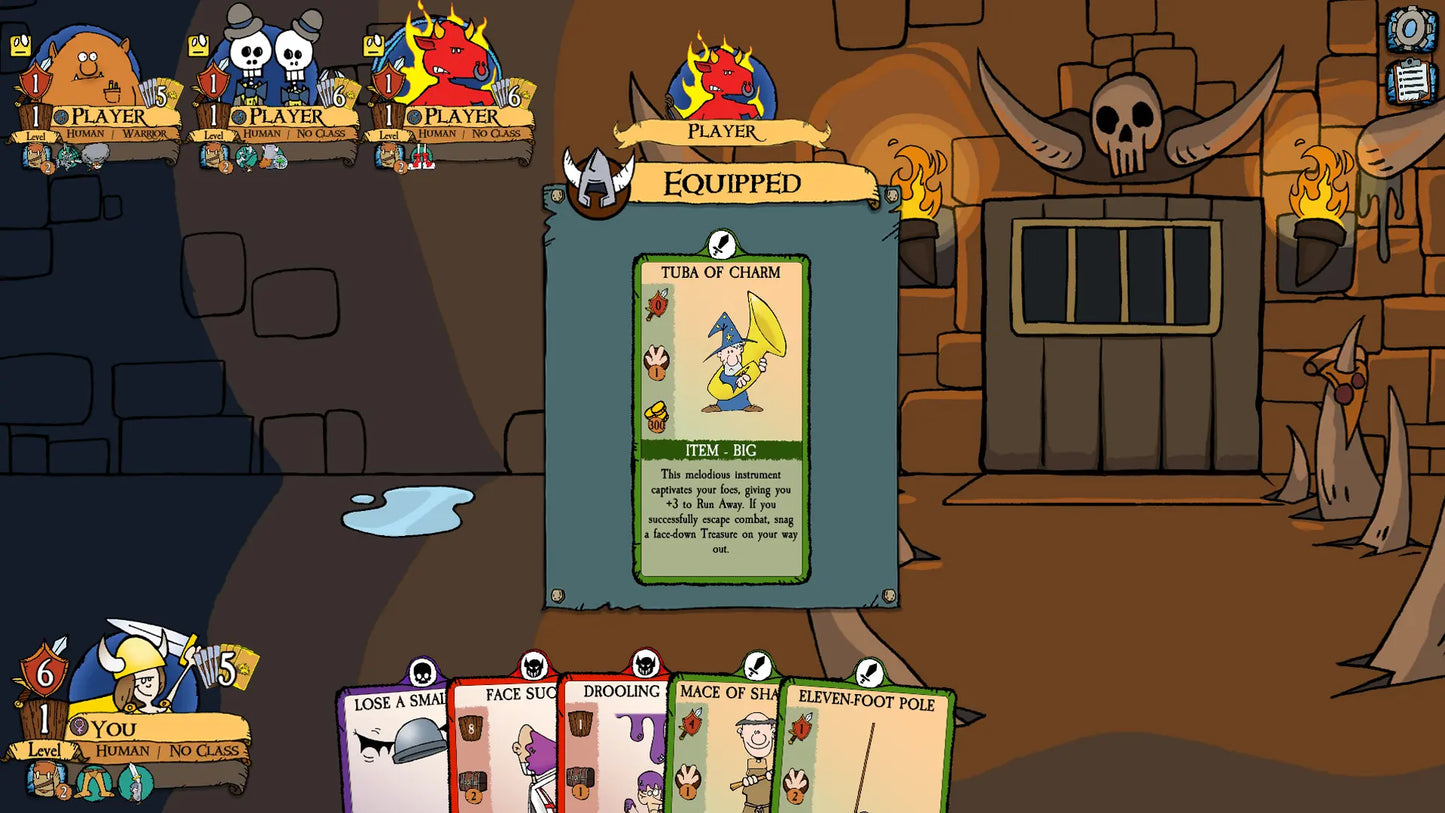
Task: Open the settings gear icon
Action: pos(1409,29)
